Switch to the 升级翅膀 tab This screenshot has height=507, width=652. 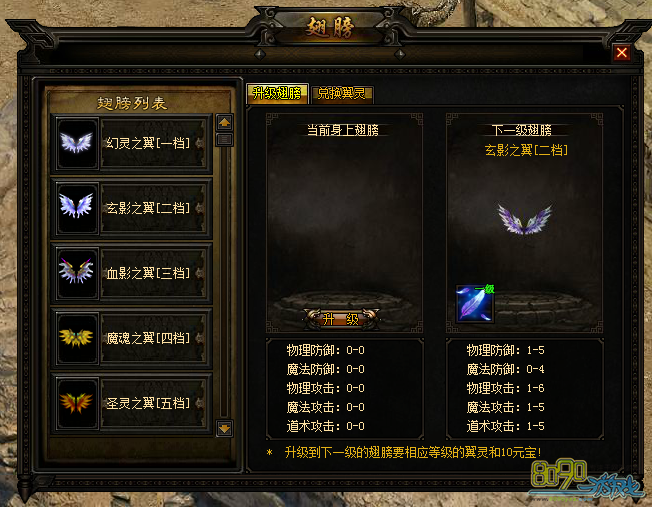pyautogui.click(x=277, y=93)
